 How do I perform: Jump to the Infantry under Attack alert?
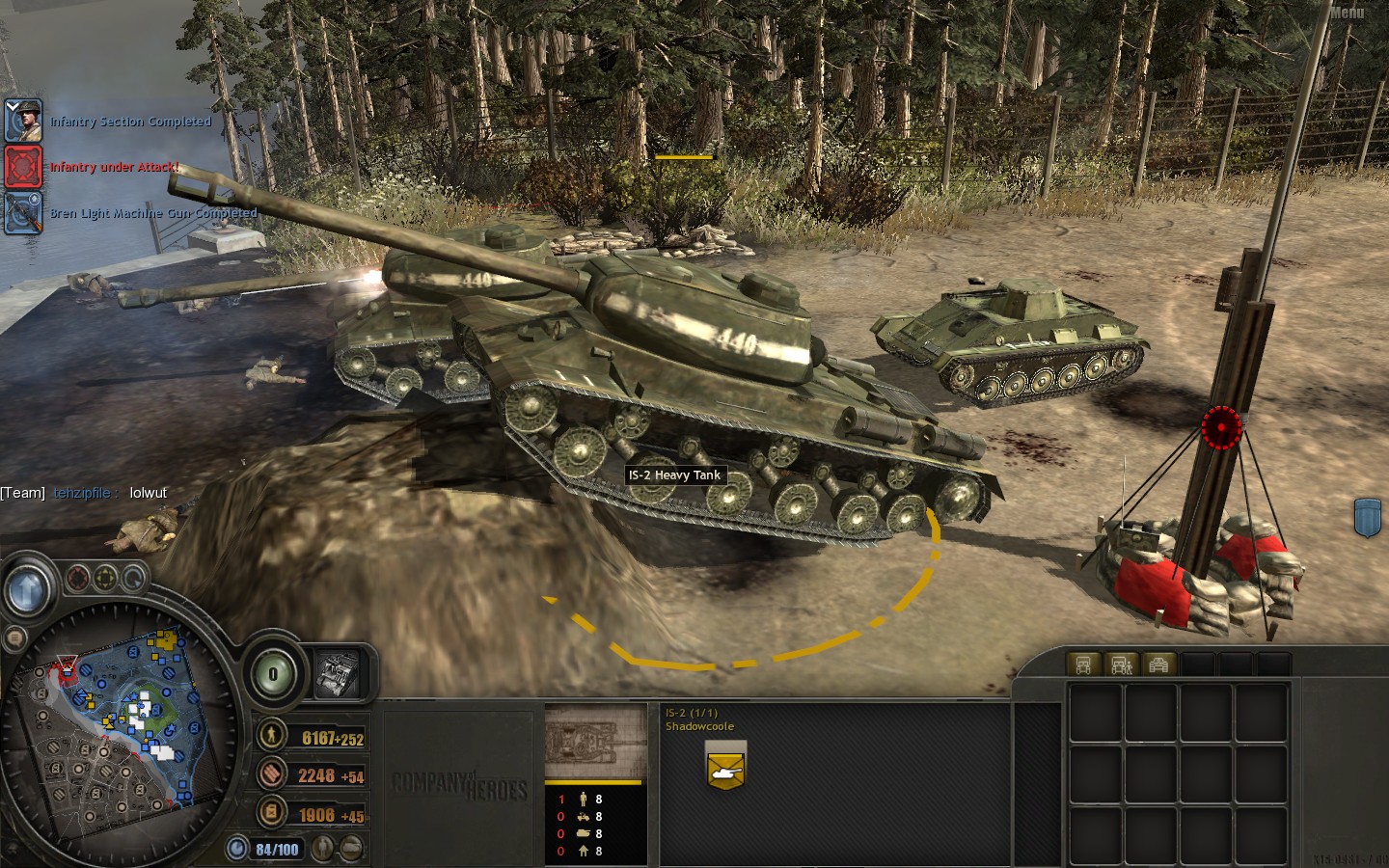click(x=23, y=166)
